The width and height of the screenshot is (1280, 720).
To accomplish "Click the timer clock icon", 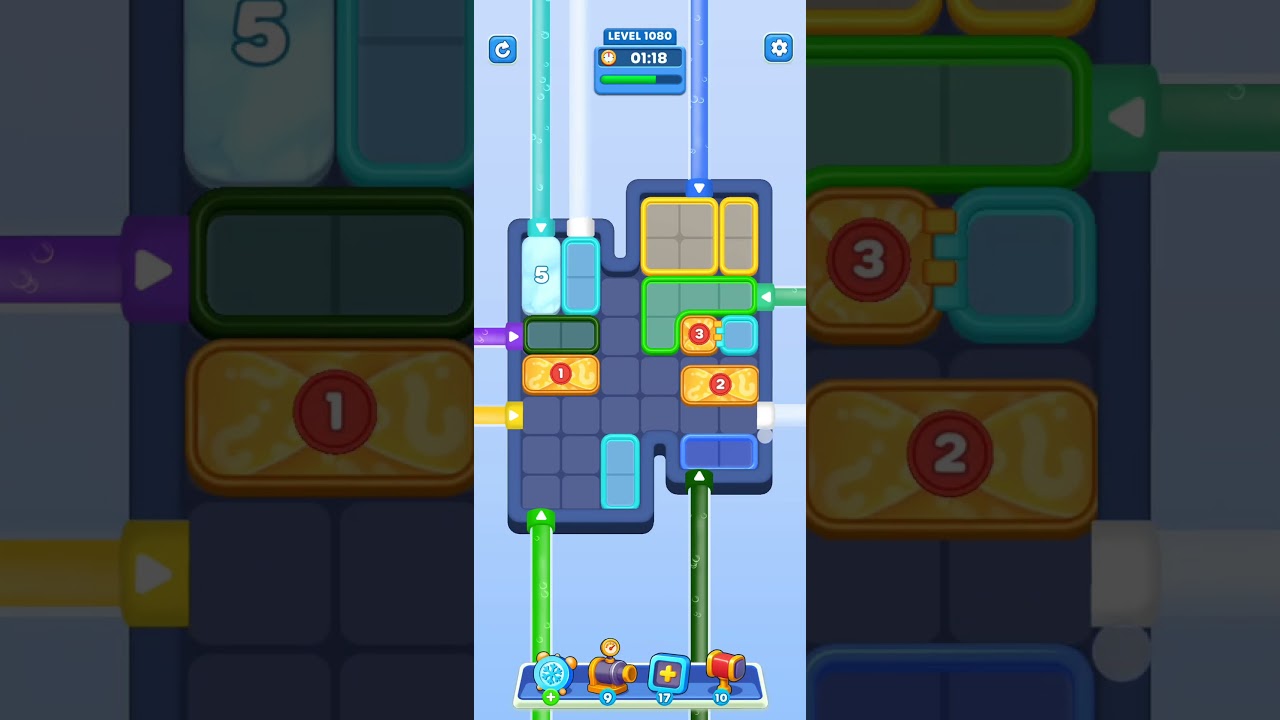I will coord(610,58).
